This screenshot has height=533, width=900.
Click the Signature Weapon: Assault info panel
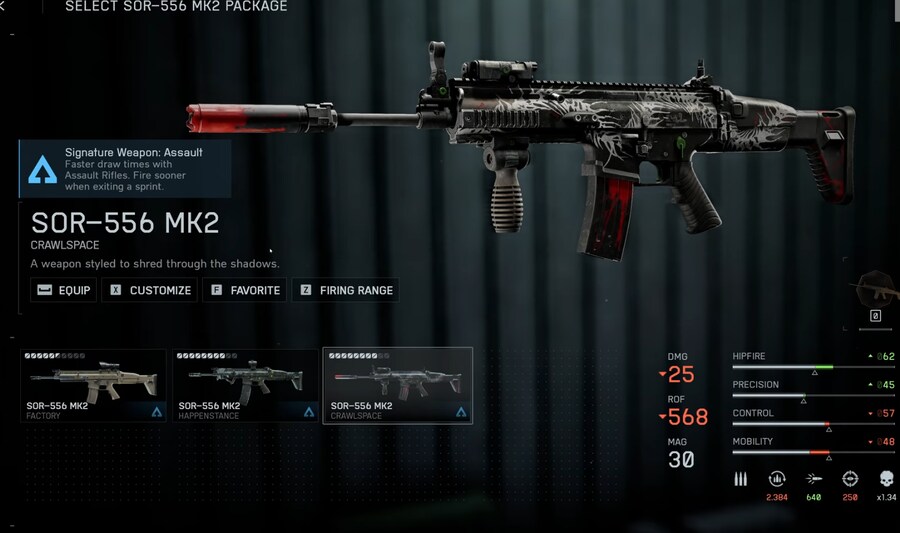click(x=126, y=168)
